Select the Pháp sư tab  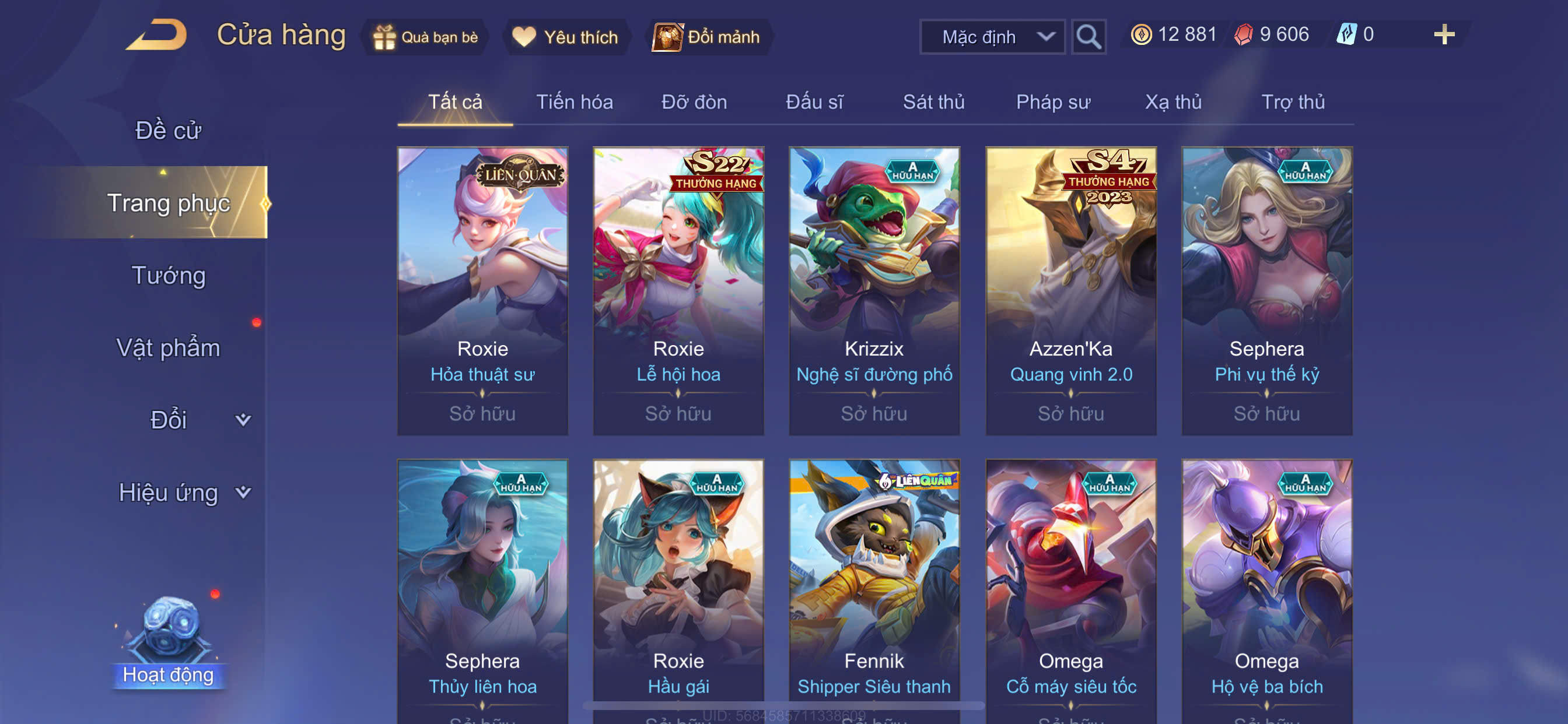[1052, 101]
